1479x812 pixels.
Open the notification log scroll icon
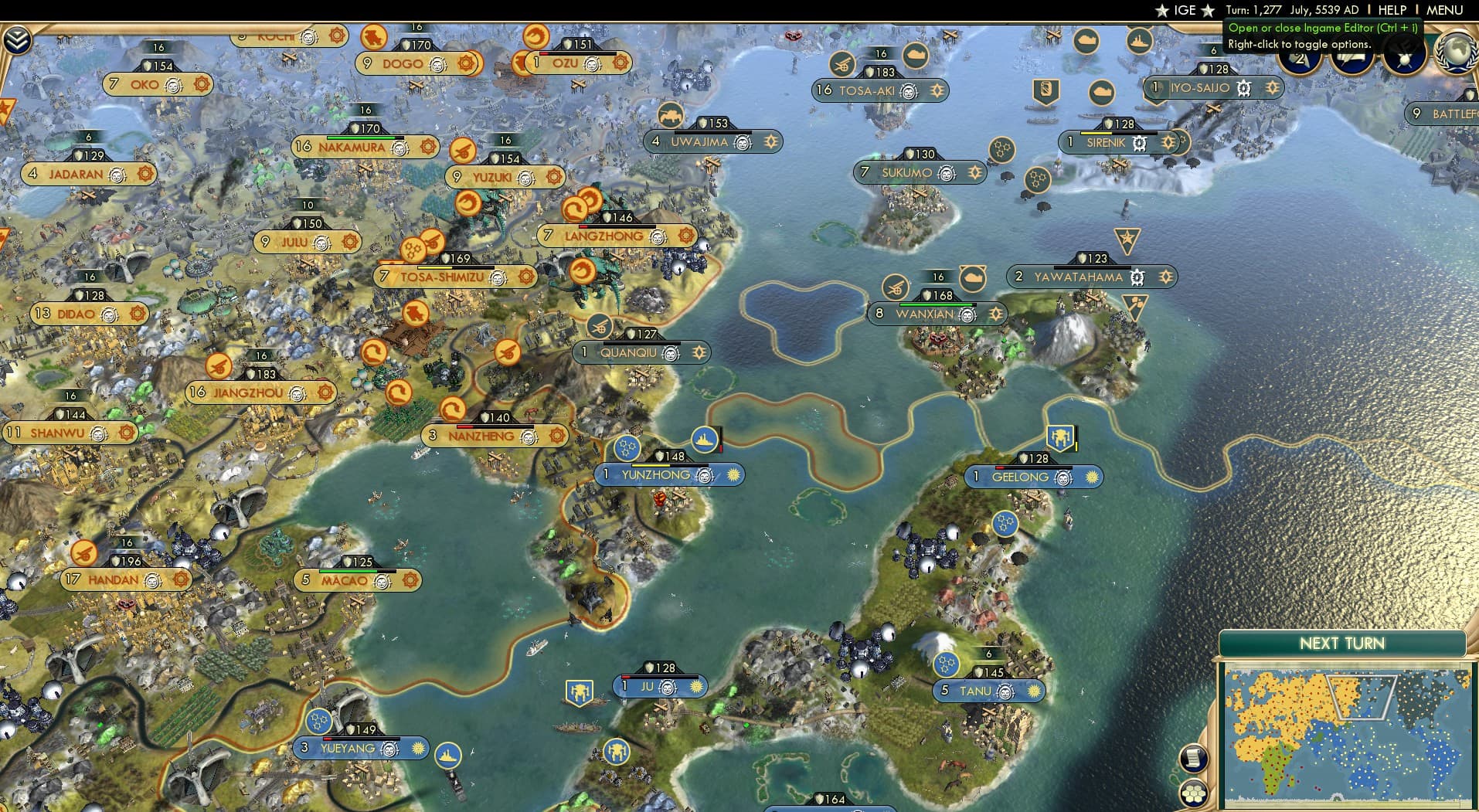point(1193,759)
